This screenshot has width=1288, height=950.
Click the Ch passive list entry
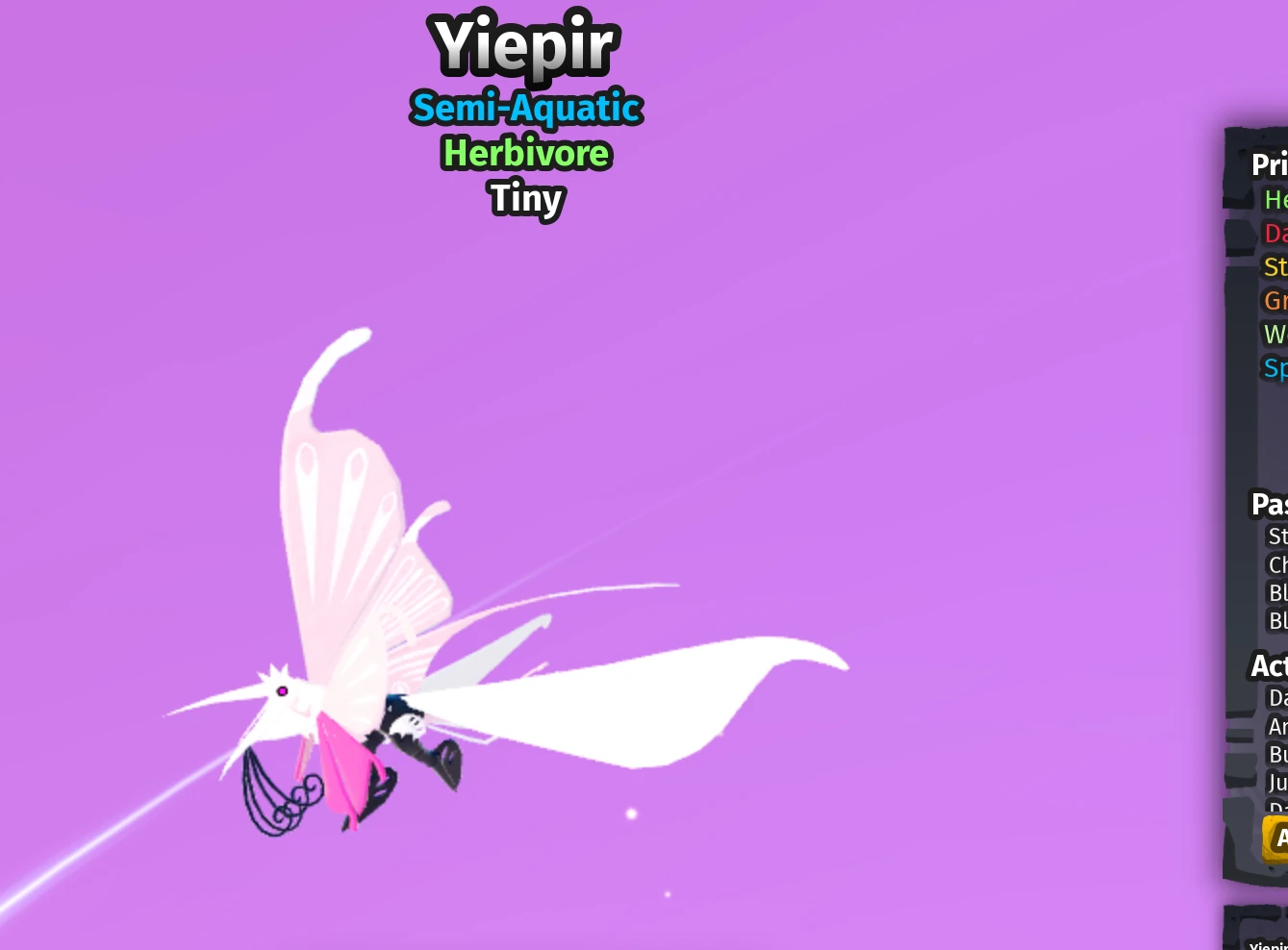pos(1277,565)
